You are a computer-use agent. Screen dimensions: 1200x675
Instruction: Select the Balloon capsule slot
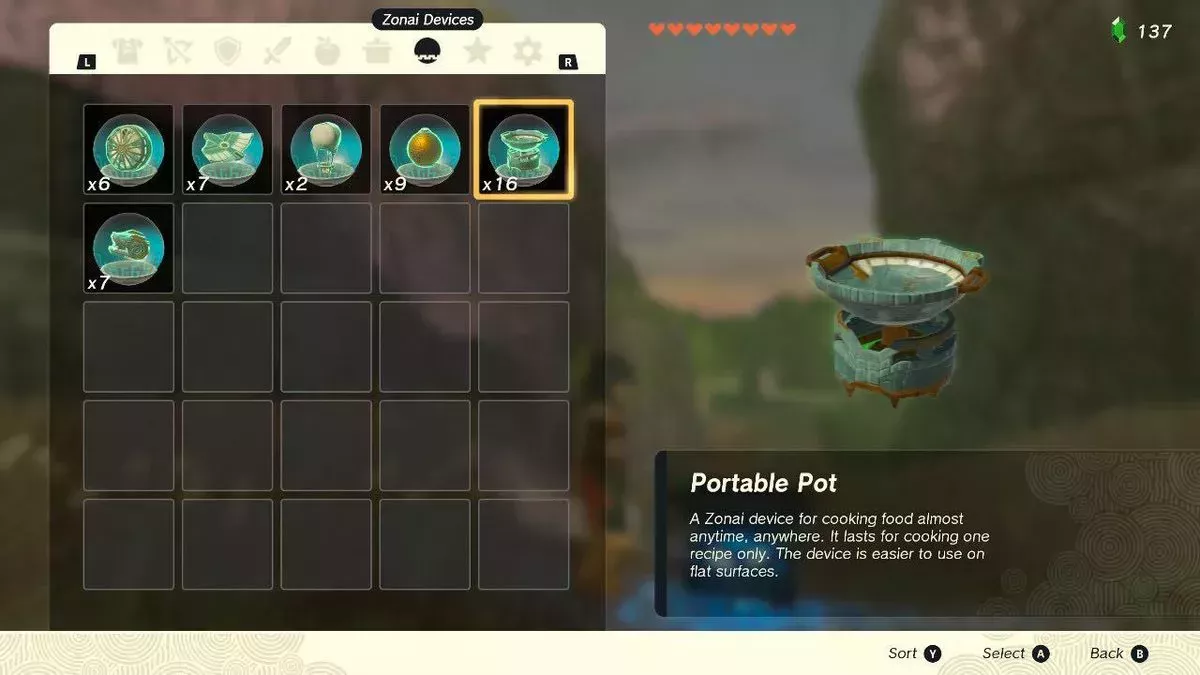(x=326, y=149)
